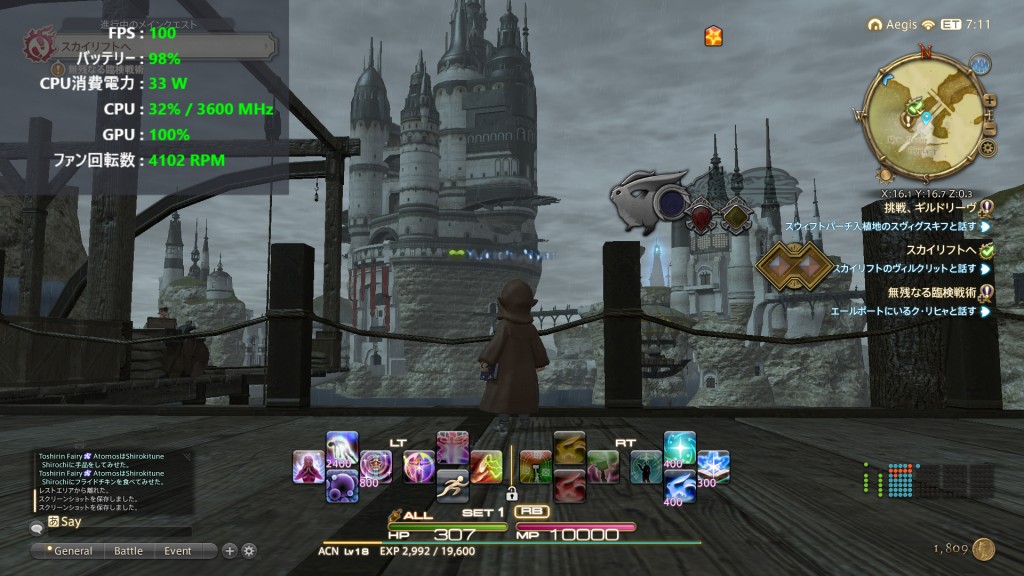Zoom in on the minimap
This screenshot has width=1024, height=576.
990,100
